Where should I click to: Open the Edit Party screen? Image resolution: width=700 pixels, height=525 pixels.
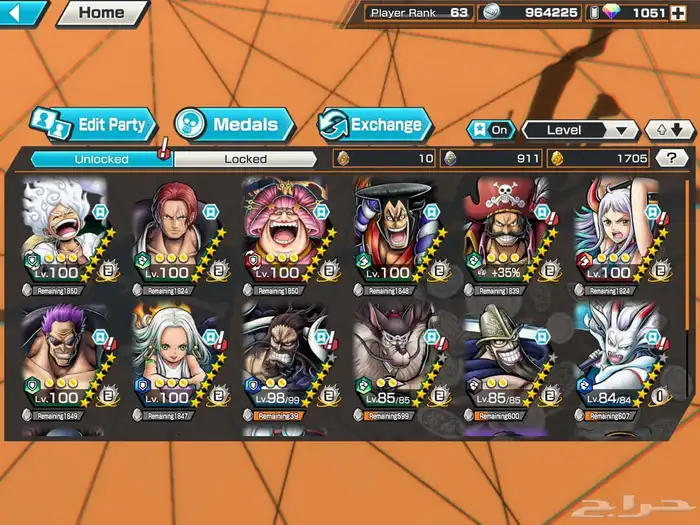coord(94,125)
